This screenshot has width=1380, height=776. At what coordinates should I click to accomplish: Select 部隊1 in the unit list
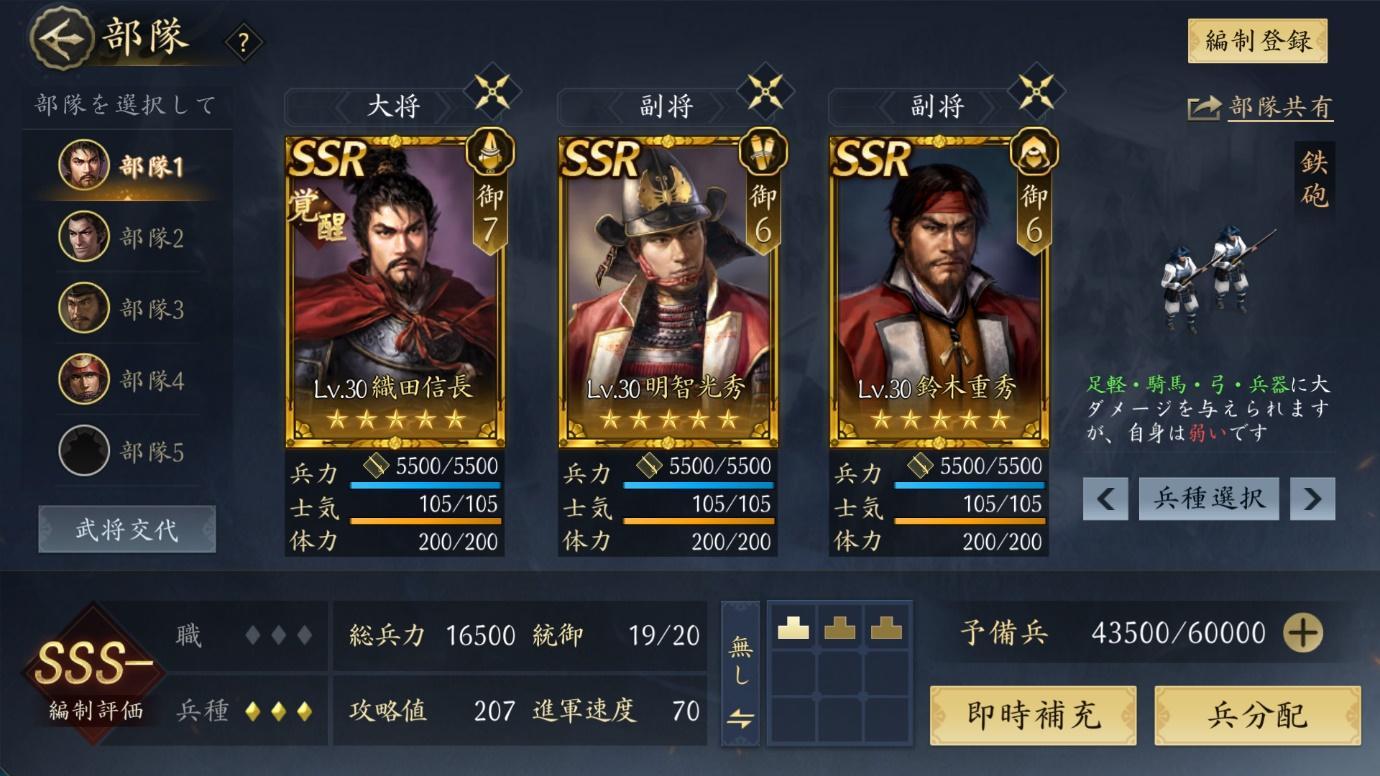coord(125,166)
